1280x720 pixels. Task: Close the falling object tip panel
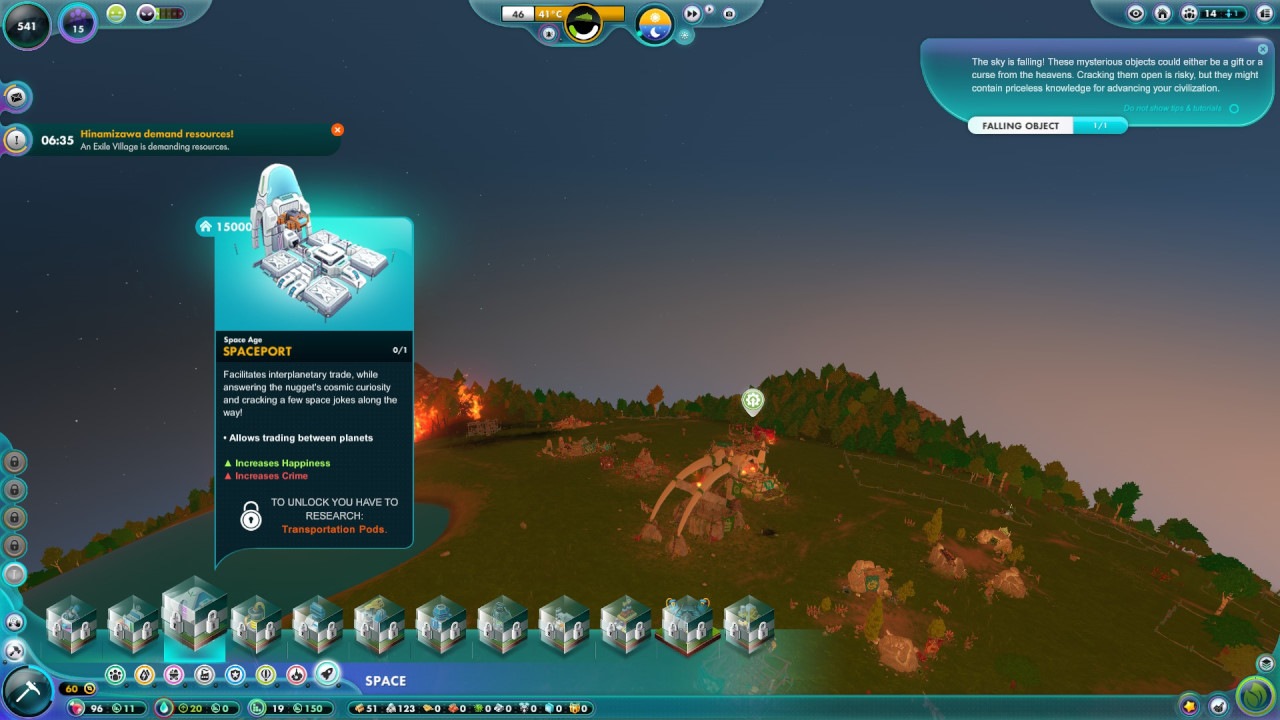pos(1263,49)
